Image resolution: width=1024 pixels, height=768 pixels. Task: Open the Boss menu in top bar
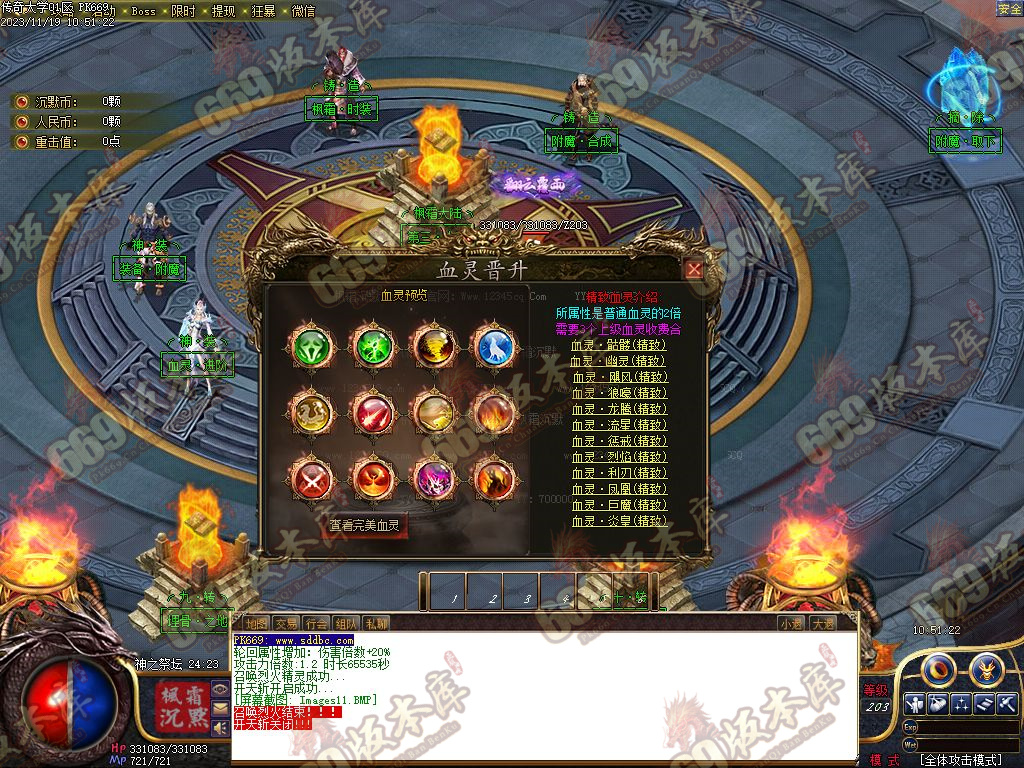point(144,11)
